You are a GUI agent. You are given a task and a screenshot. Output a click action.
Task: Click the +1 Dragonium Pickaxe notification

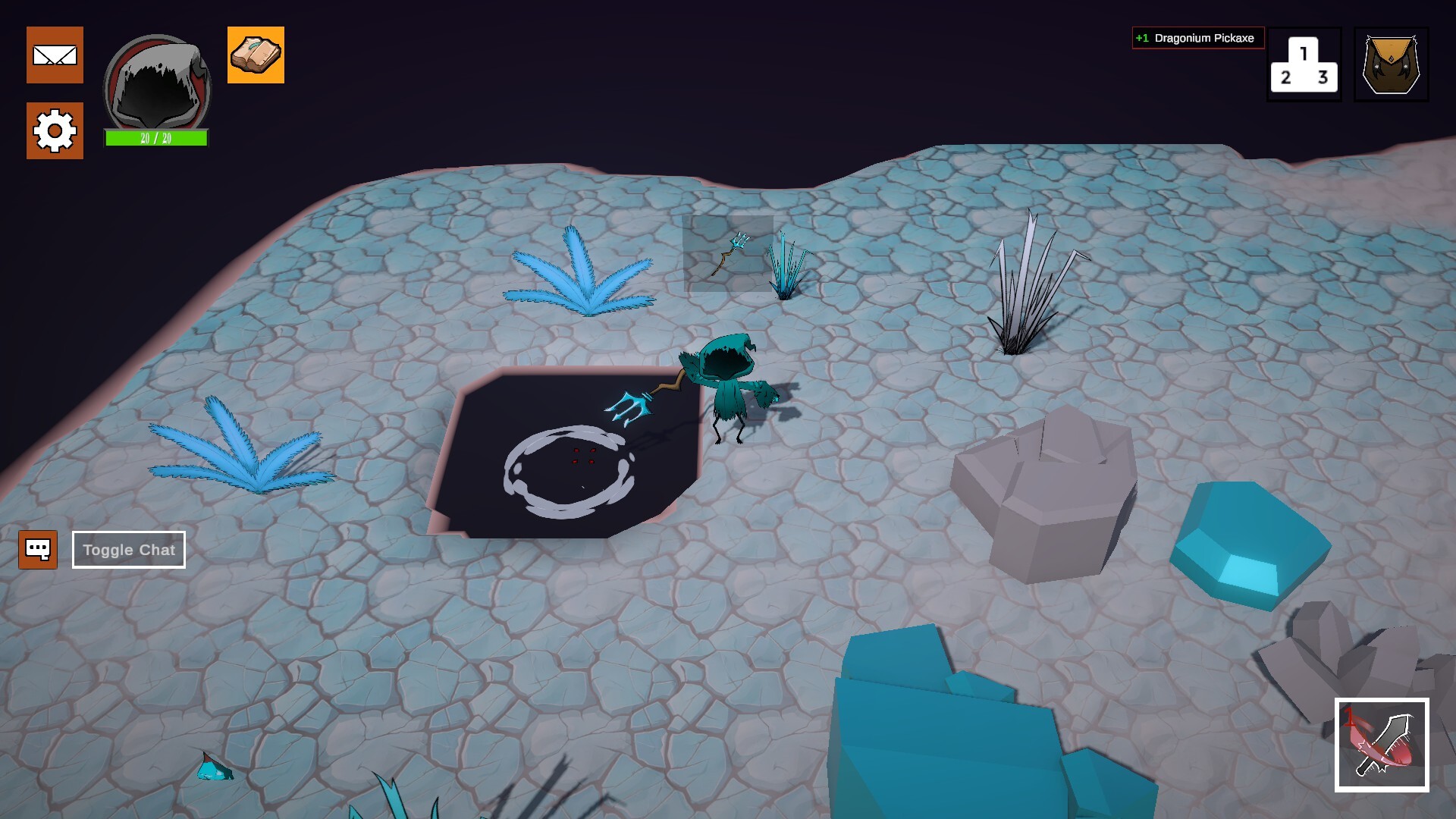[1197, 38]
